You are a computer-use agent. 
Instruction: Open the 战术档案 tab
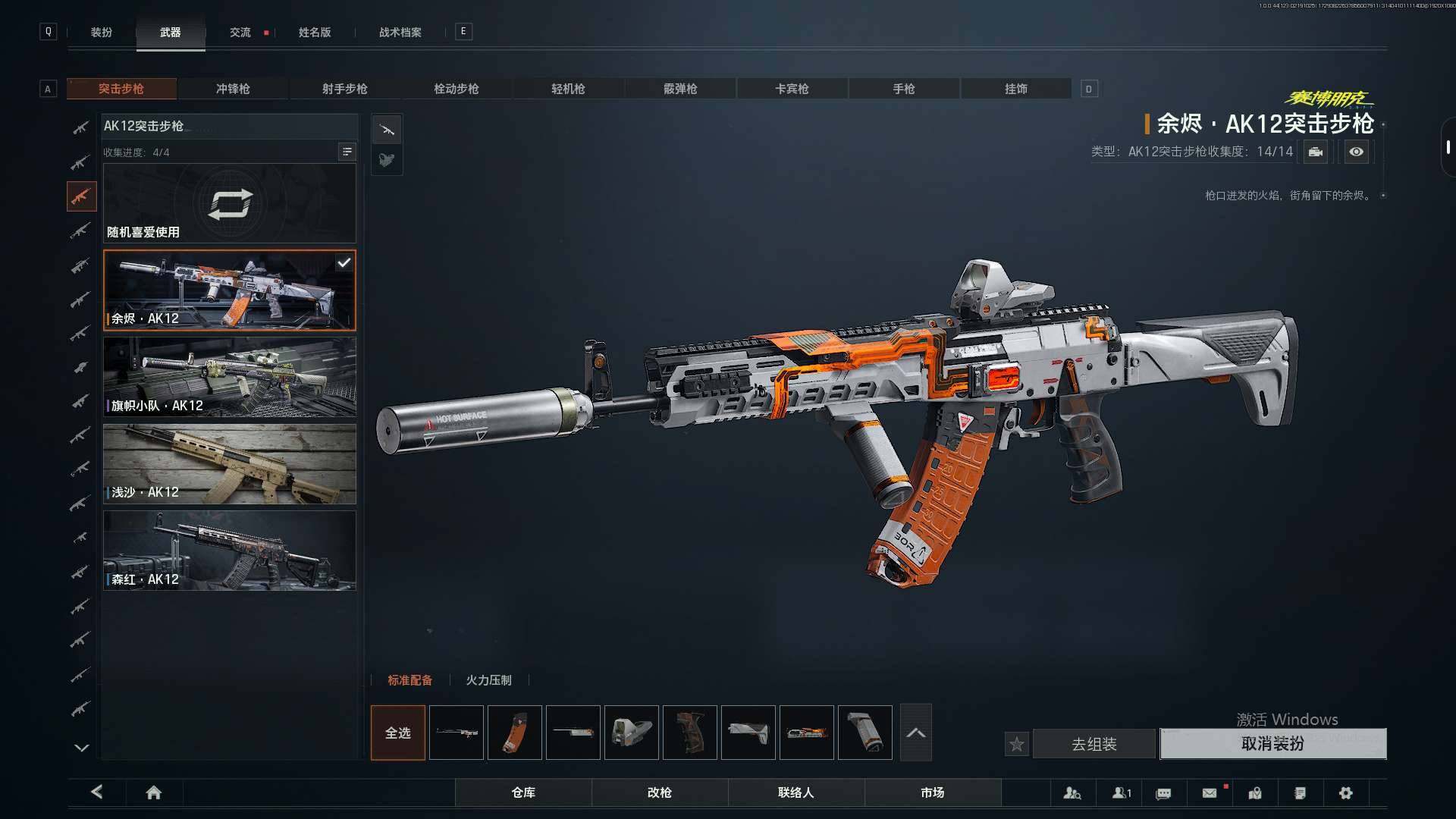coord(400,33)
